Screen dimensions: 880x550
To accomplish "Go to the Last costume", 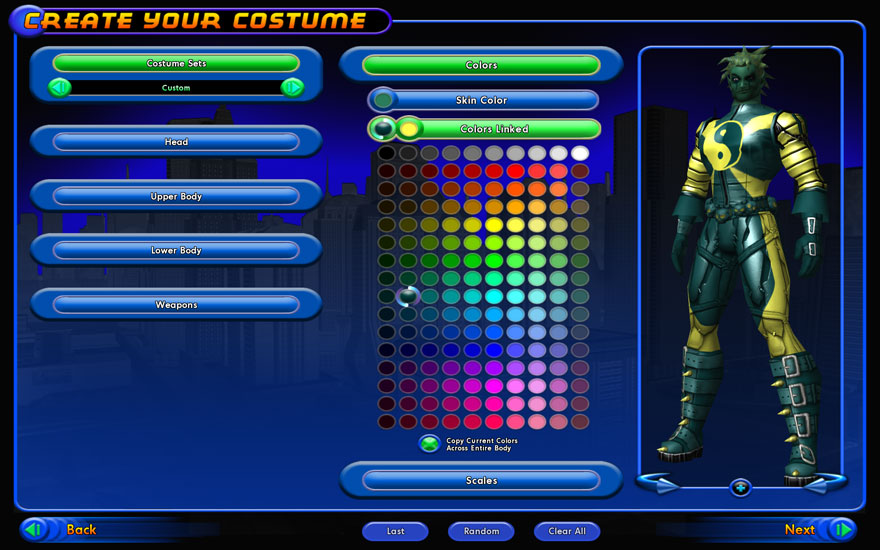I will pos(395,531).
